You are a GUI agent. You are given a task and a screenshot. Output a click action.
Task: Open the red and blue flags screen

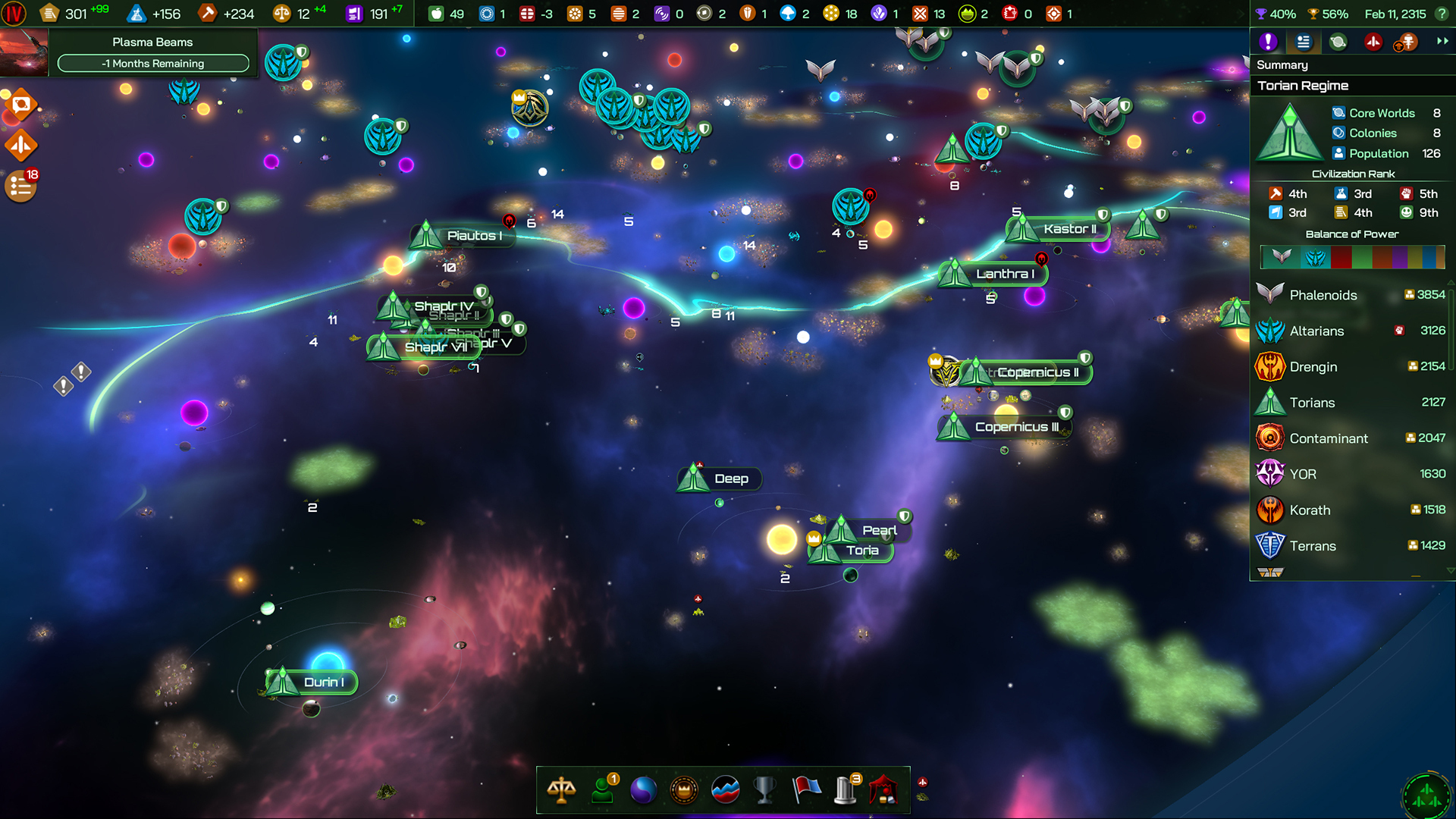point(806,789)
